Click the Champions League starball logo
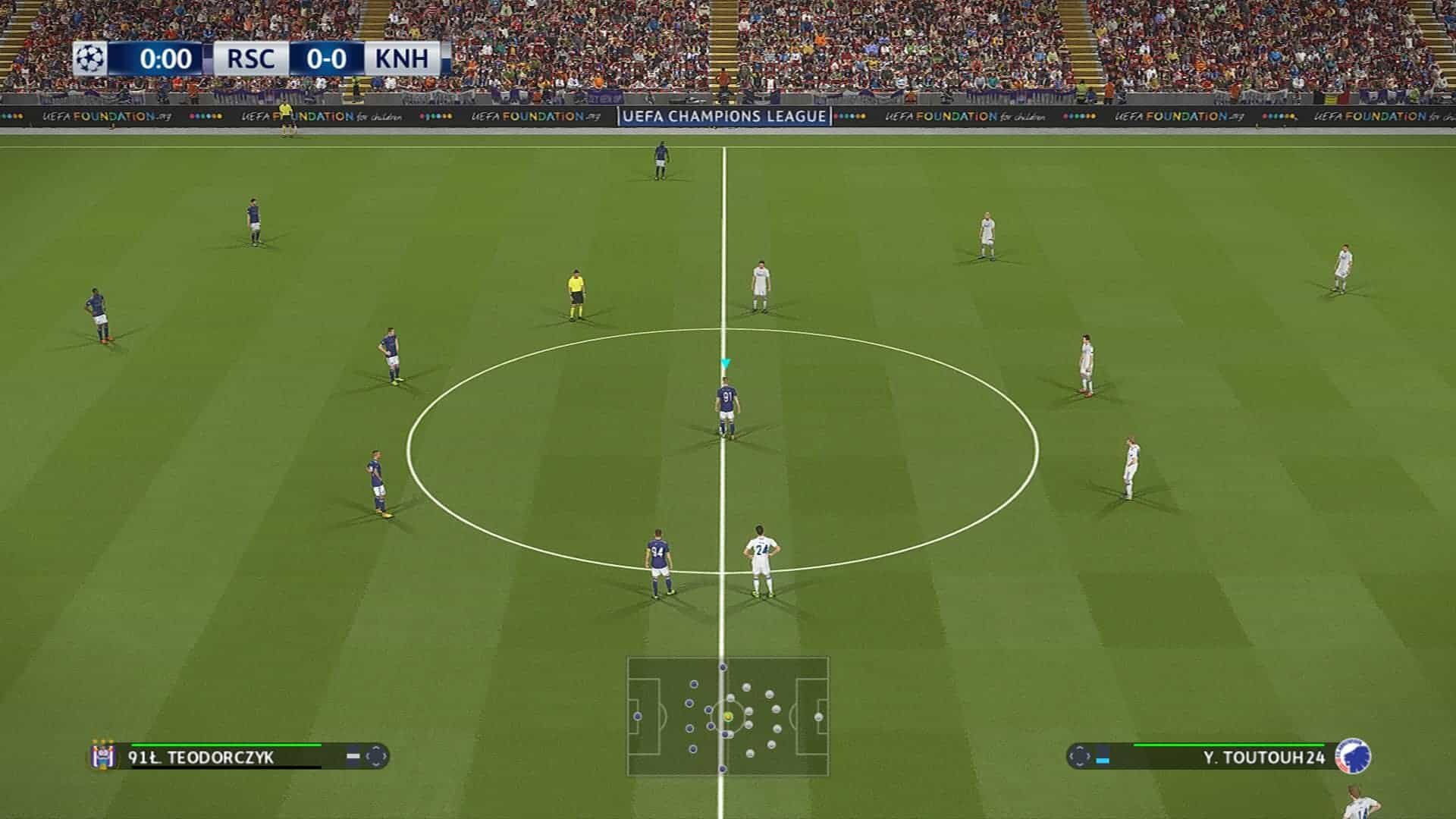 (90, 58)
